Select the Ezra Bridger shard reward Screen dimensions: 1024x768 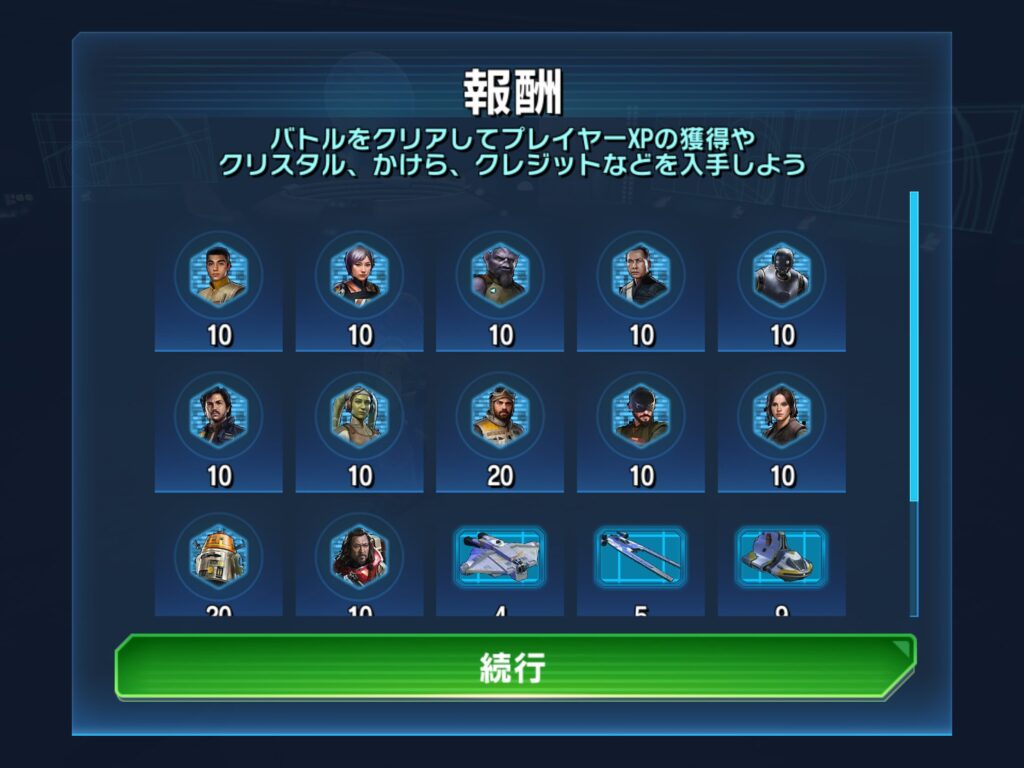coord(219,275)
